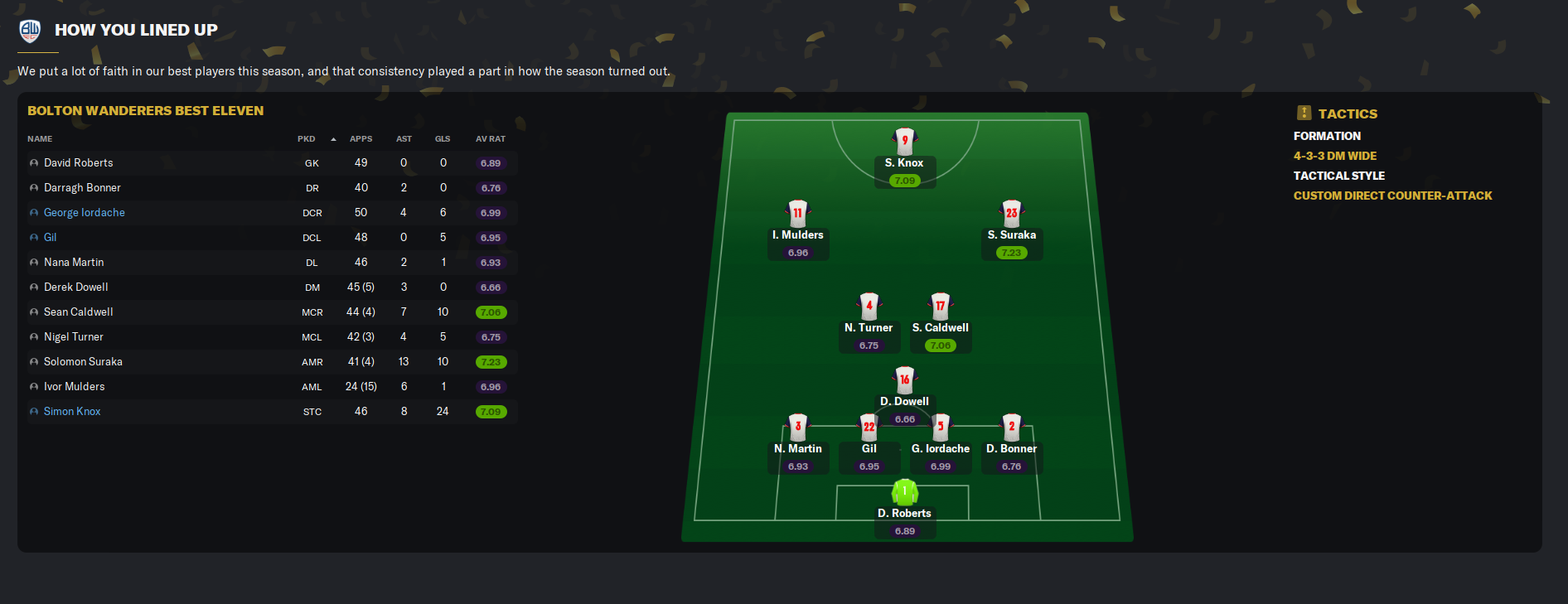Choose I. Mulders' shirt on the pitch
The image size is (1568, 604).
pos(797,213)
